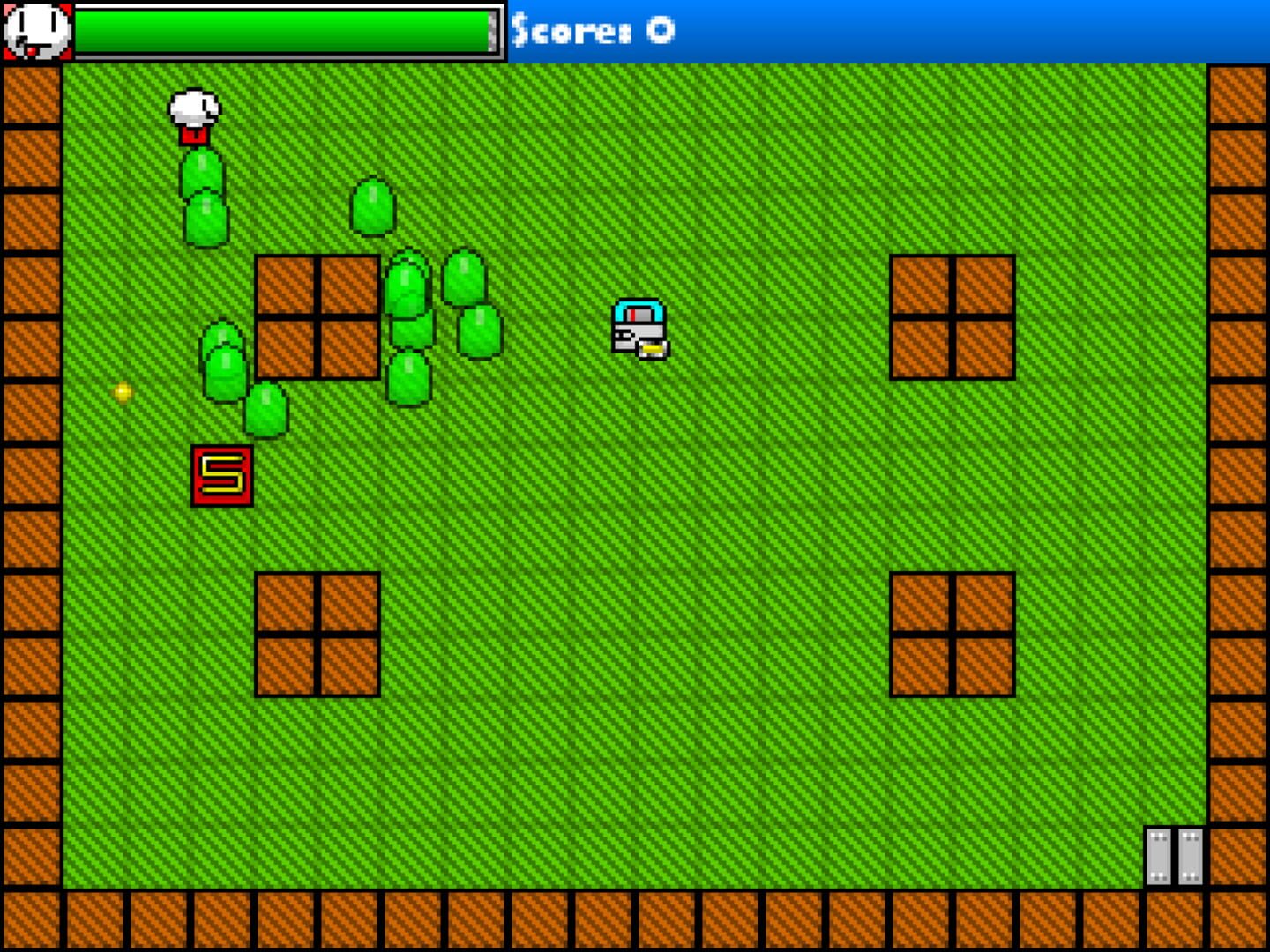Viewport: 1270px width, 952px height.
Task: Click the crate block on the lower right
Action: click(x=952, y=635)
